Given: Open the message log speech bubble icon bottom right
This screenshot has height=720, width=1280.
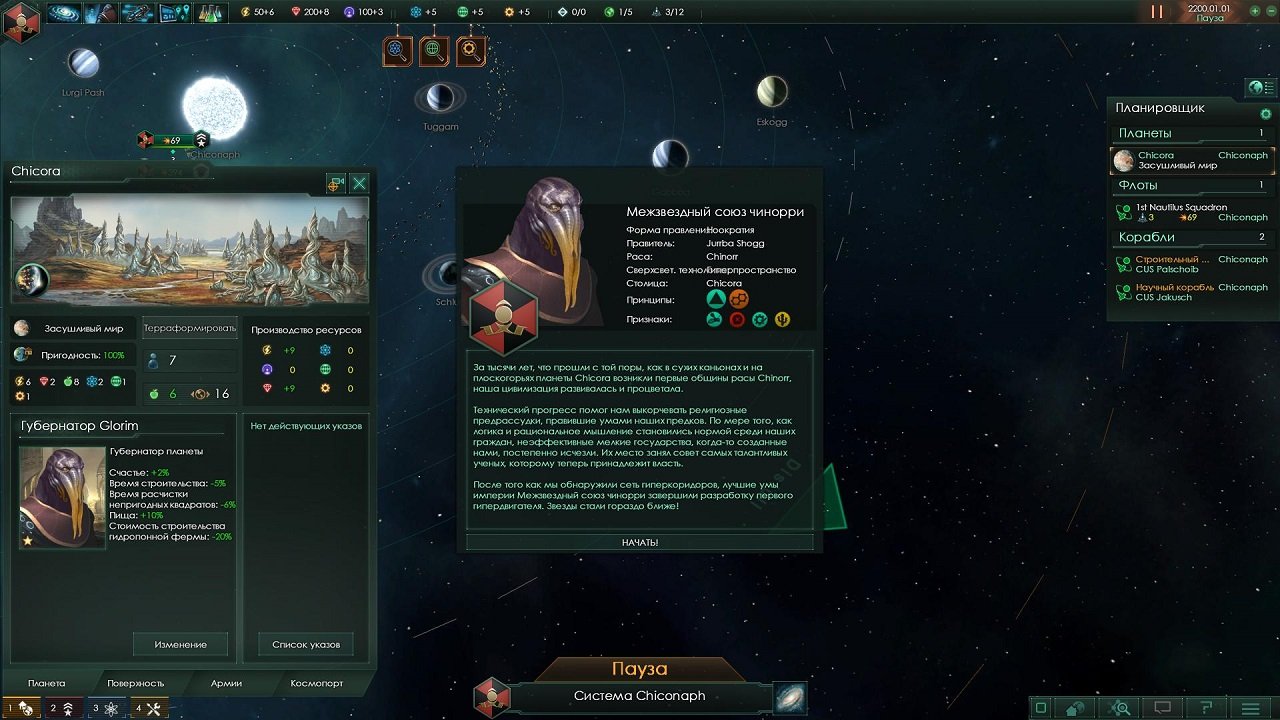Looking at the screenshot, I should tap(1163, 707).
